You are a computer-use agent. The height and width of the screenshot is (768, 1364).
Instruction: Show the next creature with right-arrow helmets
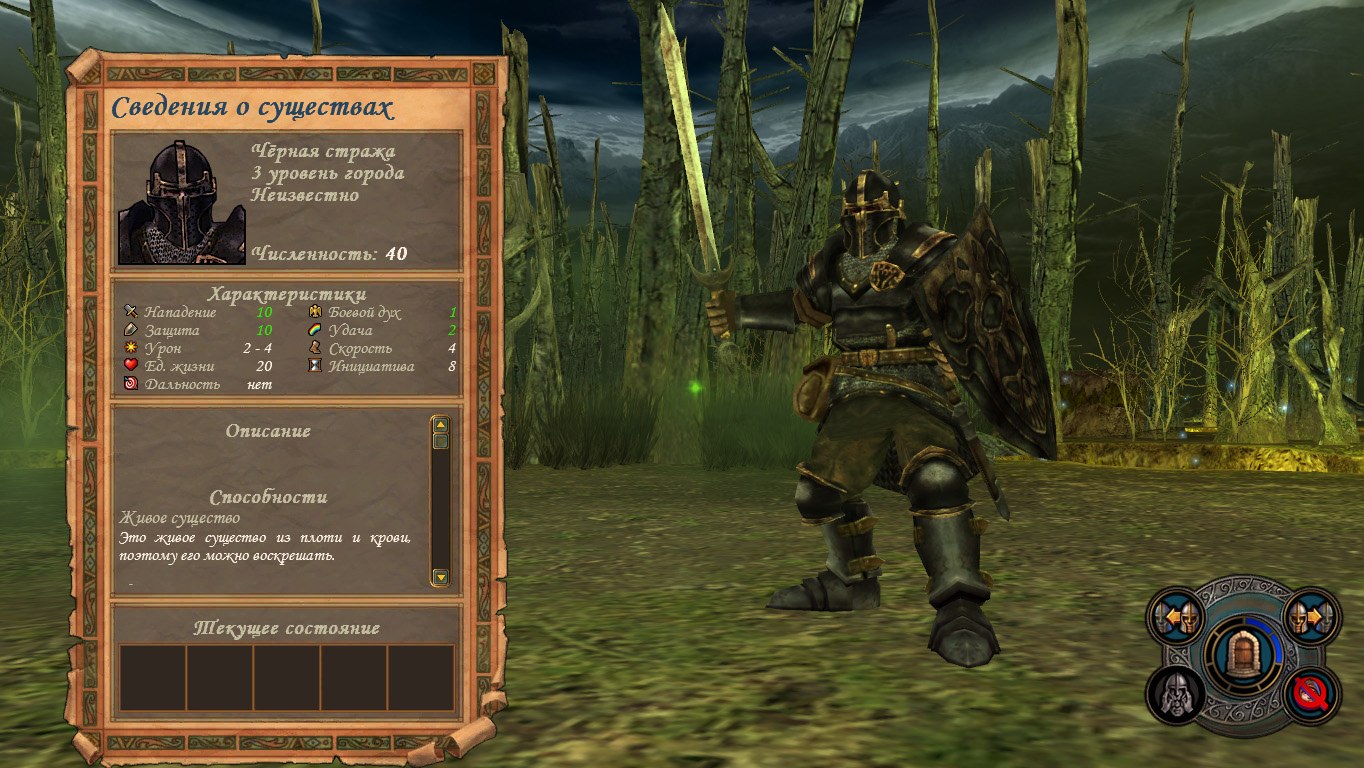pyautogui.click(x=1310, y=618)
